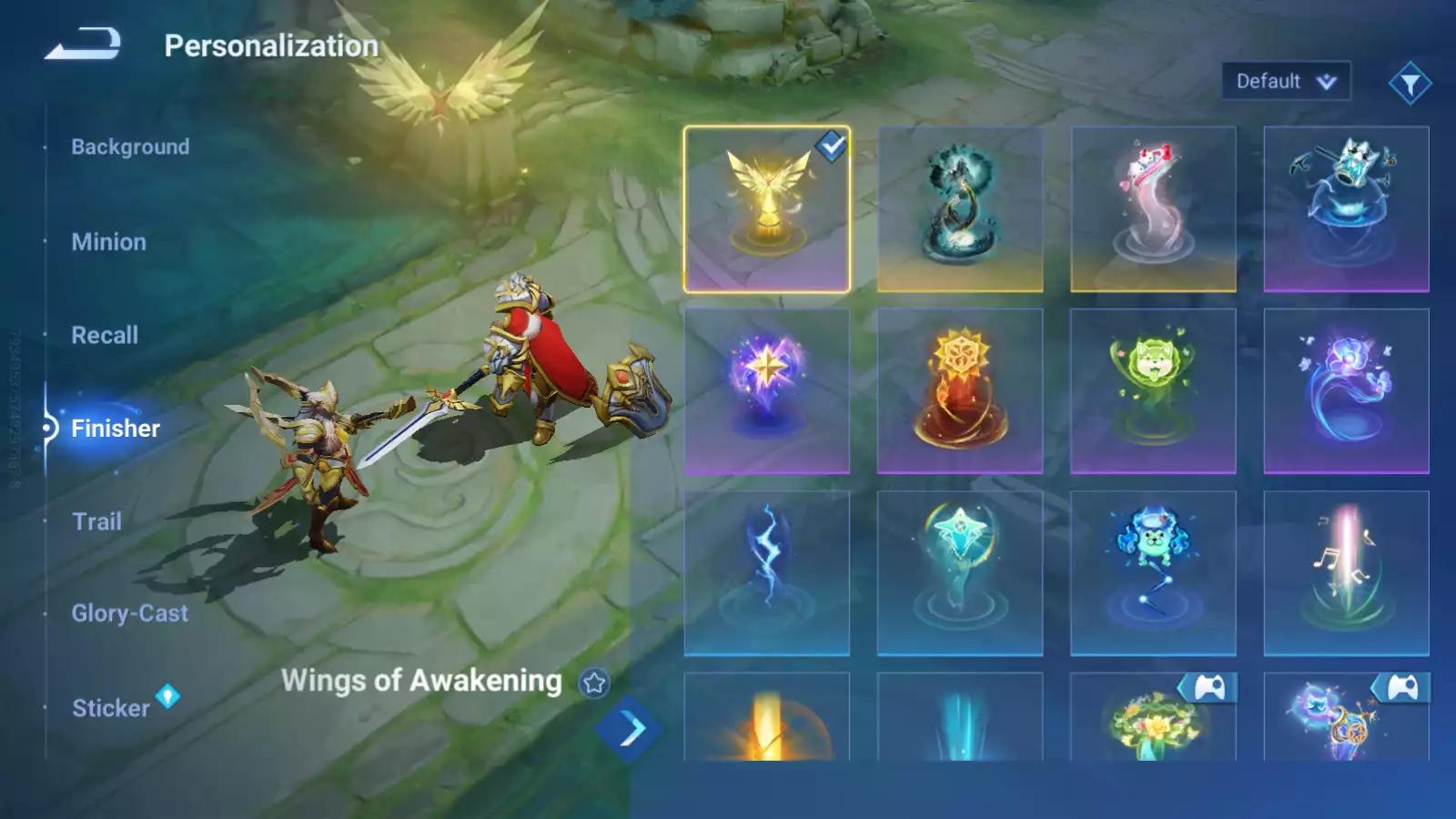1456x819 pixels.
Task: Open the filter funnel button
Action: click(x=1410, y=84)
